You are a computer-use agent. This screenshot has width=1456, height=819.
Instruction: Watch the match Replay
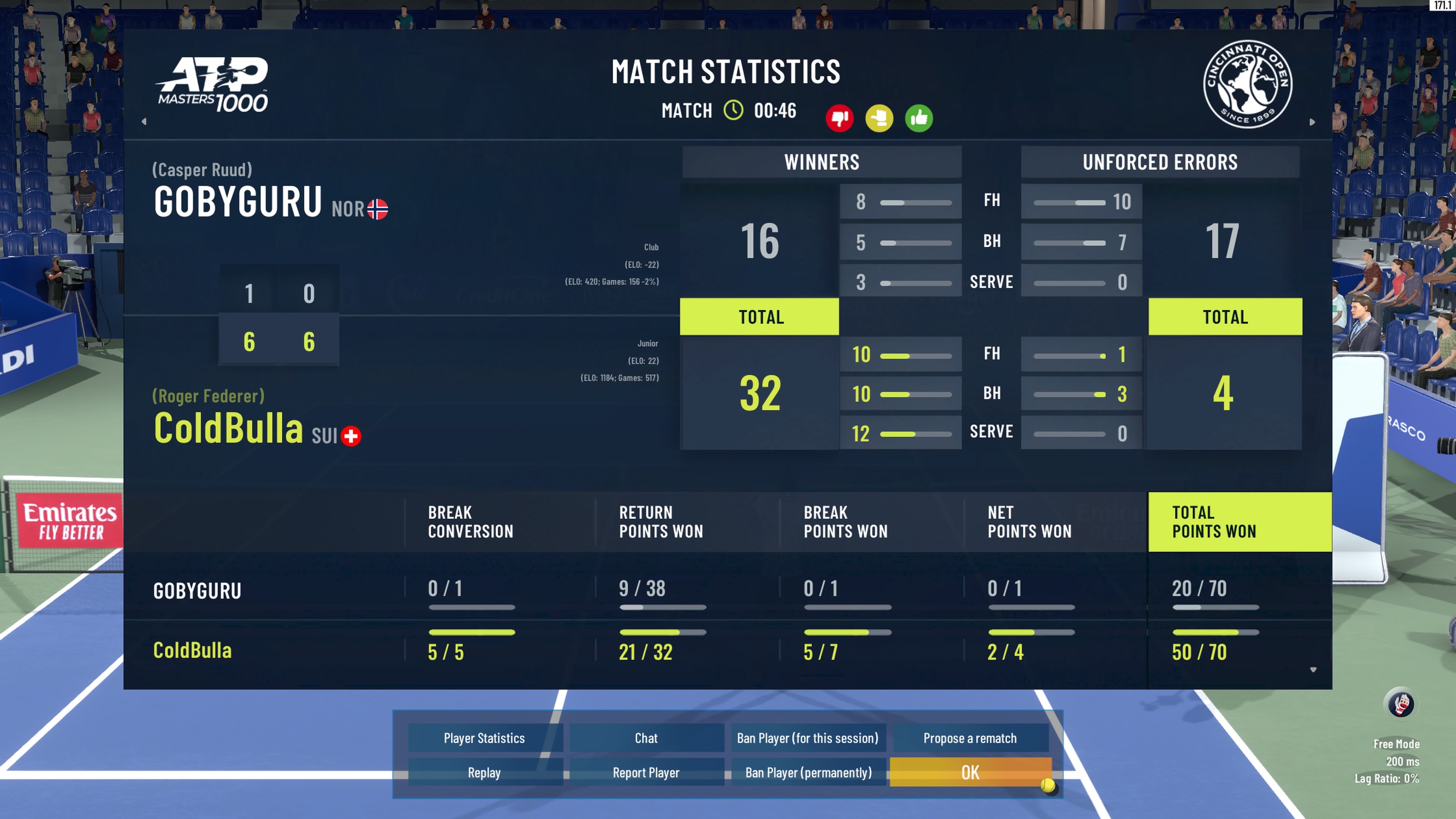pos(485,773)
